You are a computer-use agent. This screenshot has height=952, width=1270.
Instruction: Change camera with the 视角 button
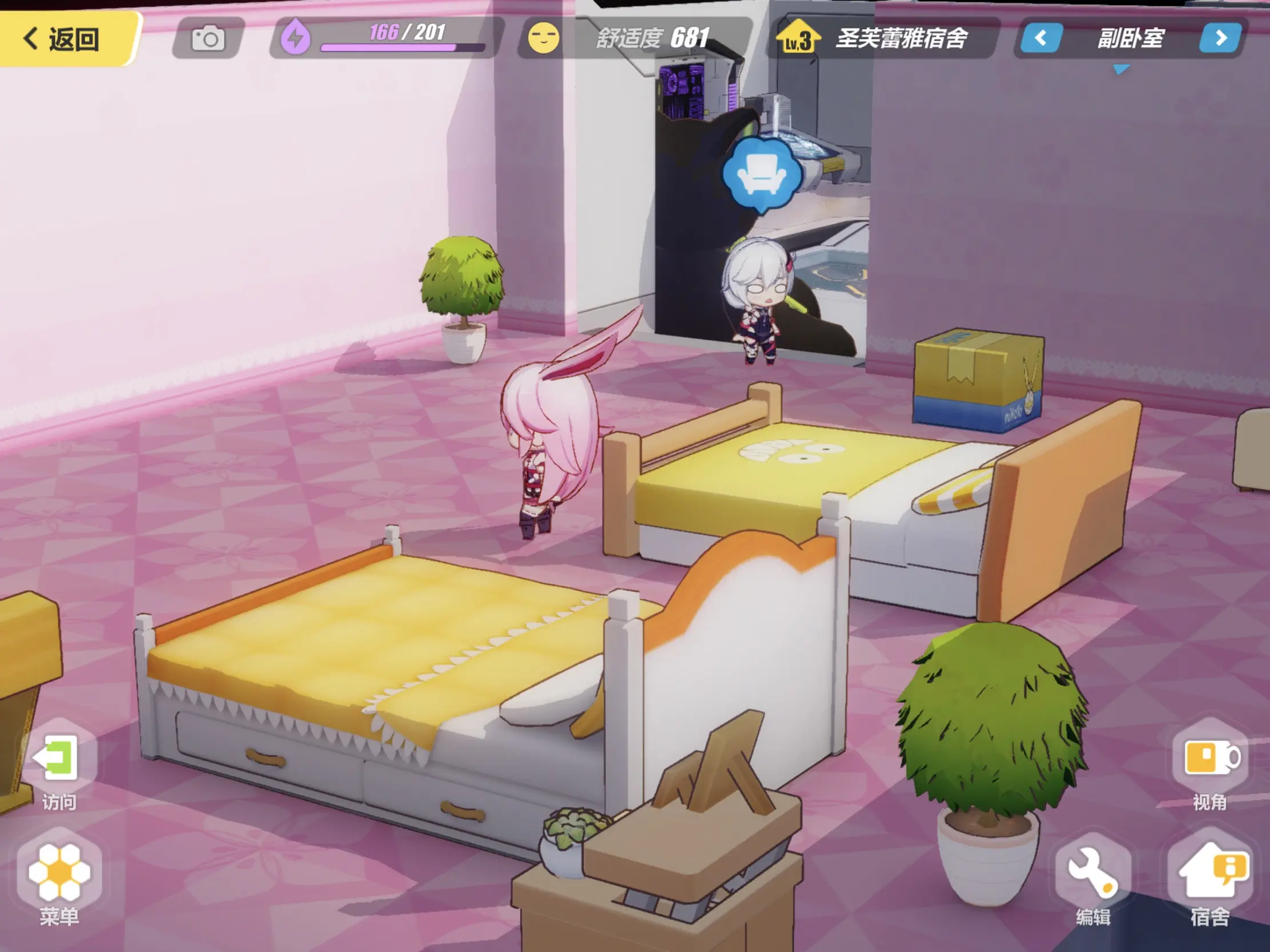(x=1210, y=765)
